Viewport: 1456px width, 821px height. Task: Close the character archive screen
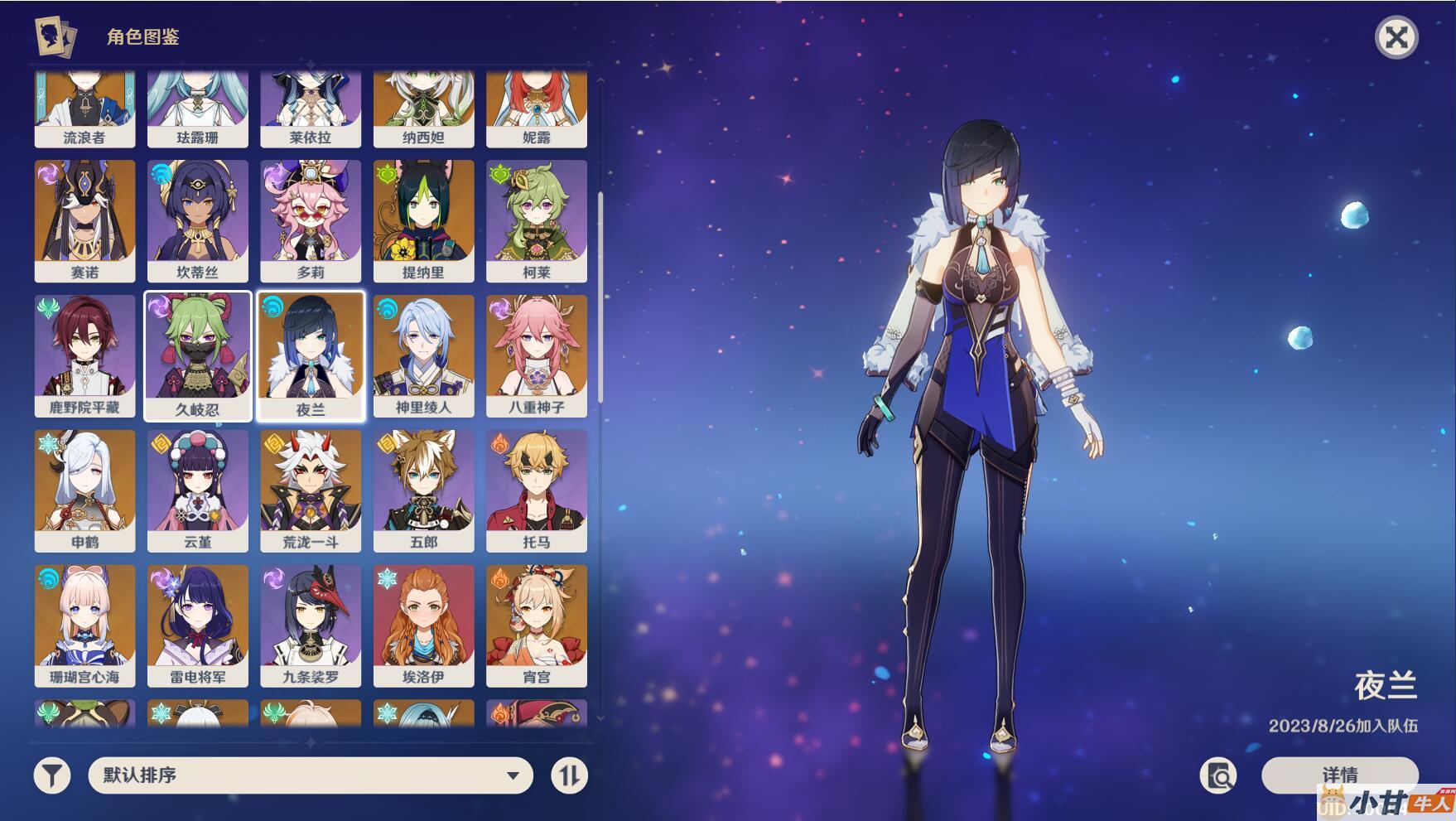[x=1396, y=37]
